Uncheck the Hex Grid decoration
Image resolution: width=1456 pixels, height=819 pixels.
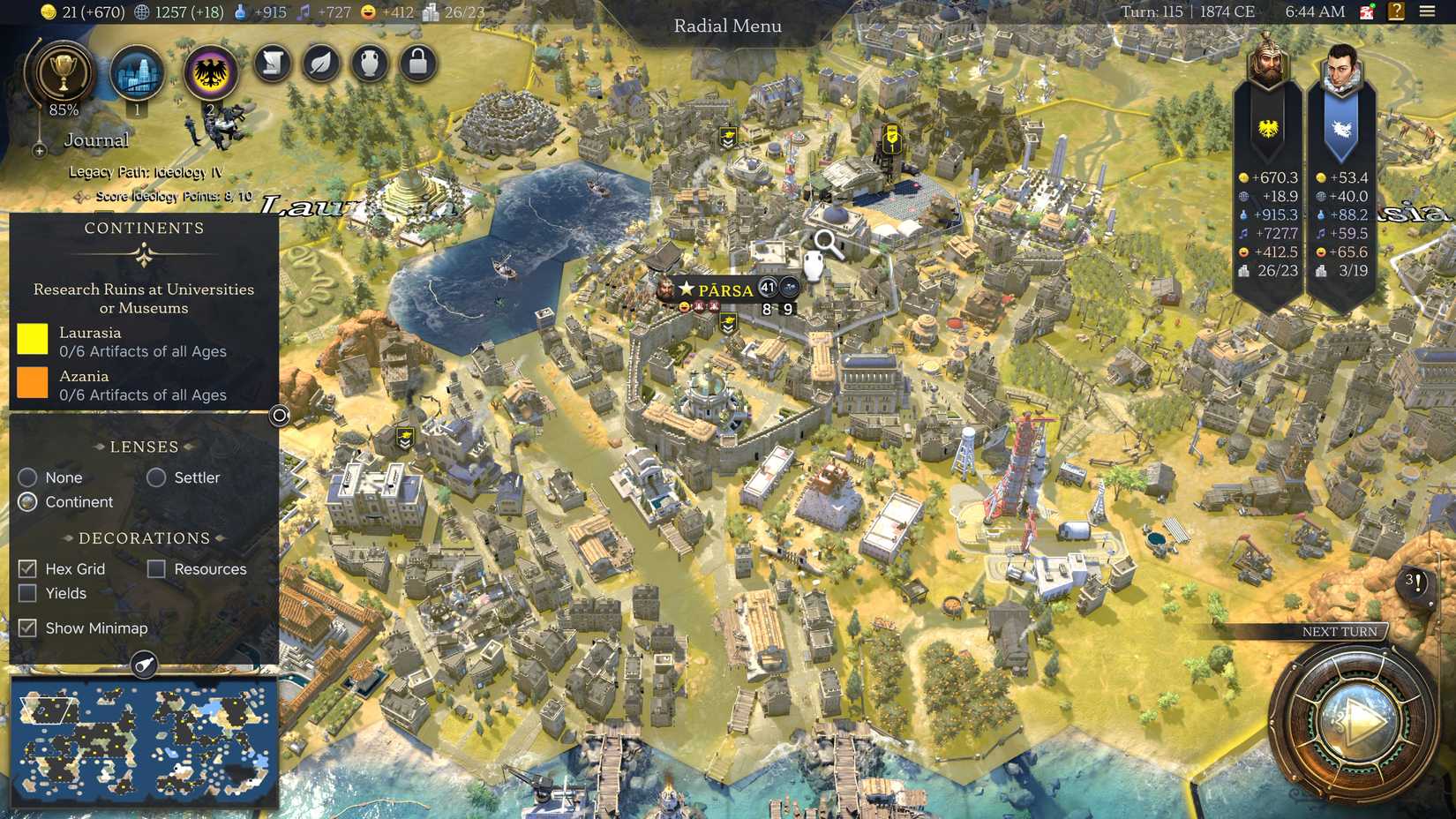[26, 568]
